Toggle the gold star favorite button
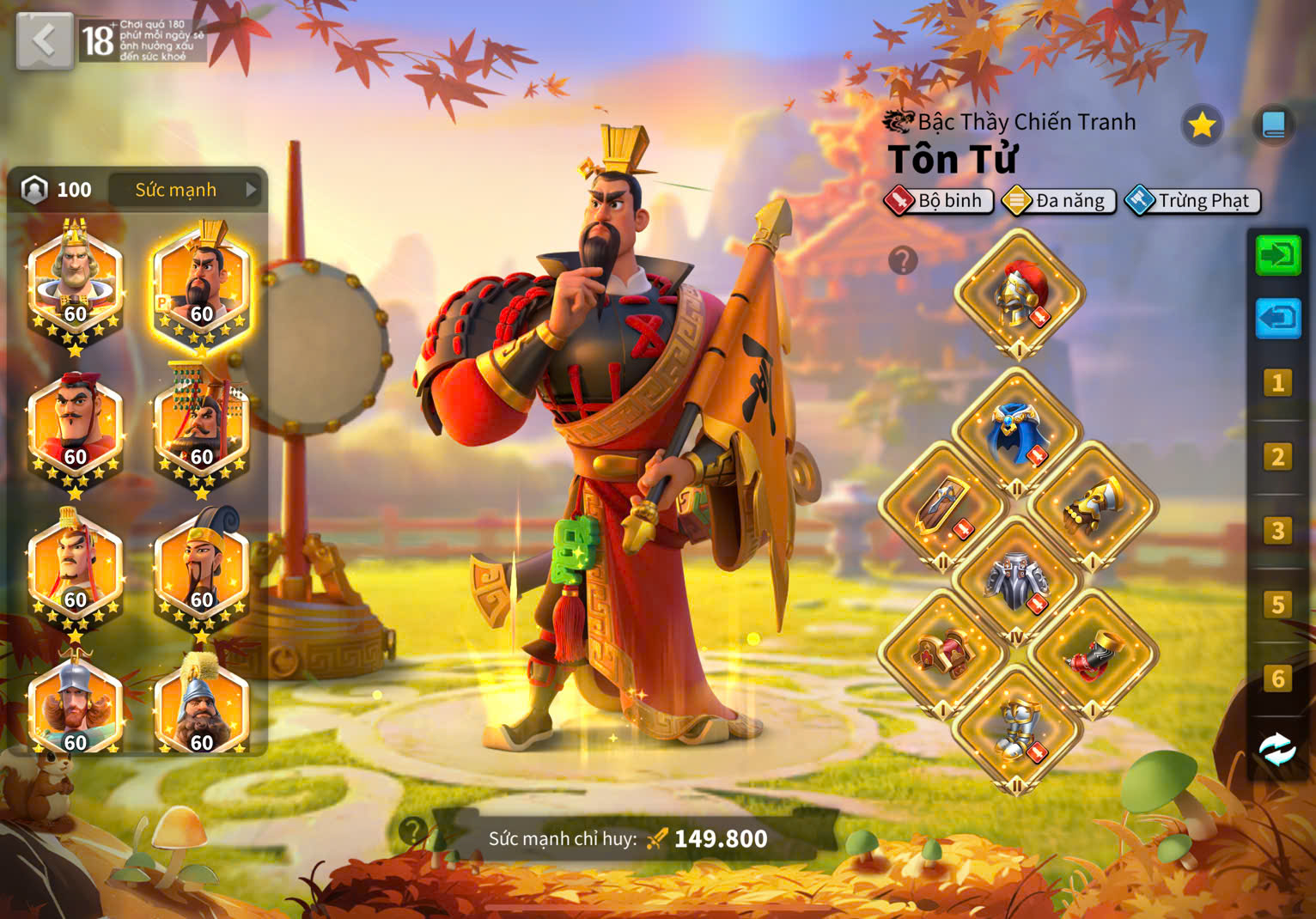Viewport: 1316px width, 919px height. click(x=1201, y=125)
